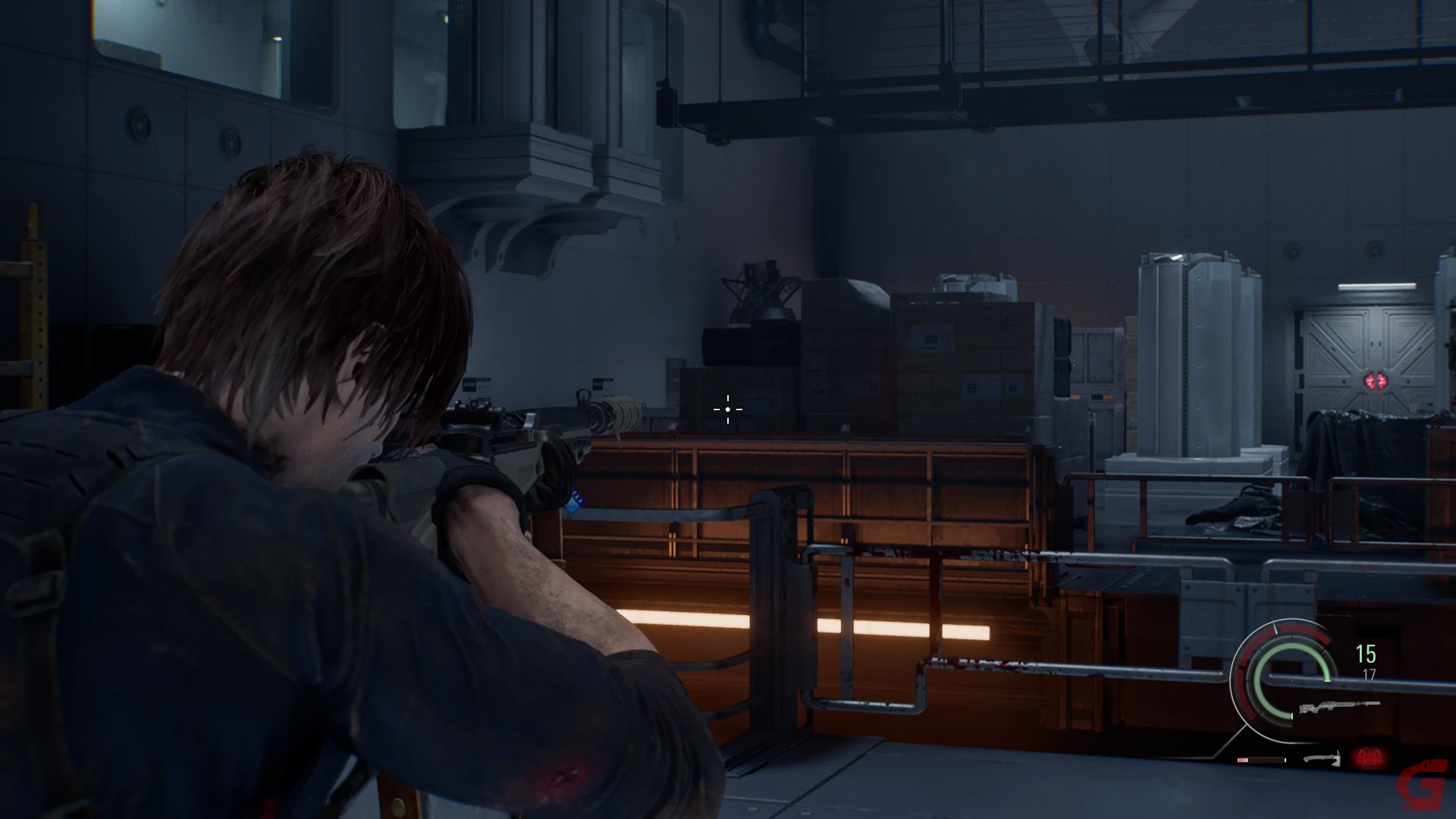The height and width of the screenshot is (819, 1456).
Task: Click the hatchet melee weapon icon
Action: (x=1322, y=758)
